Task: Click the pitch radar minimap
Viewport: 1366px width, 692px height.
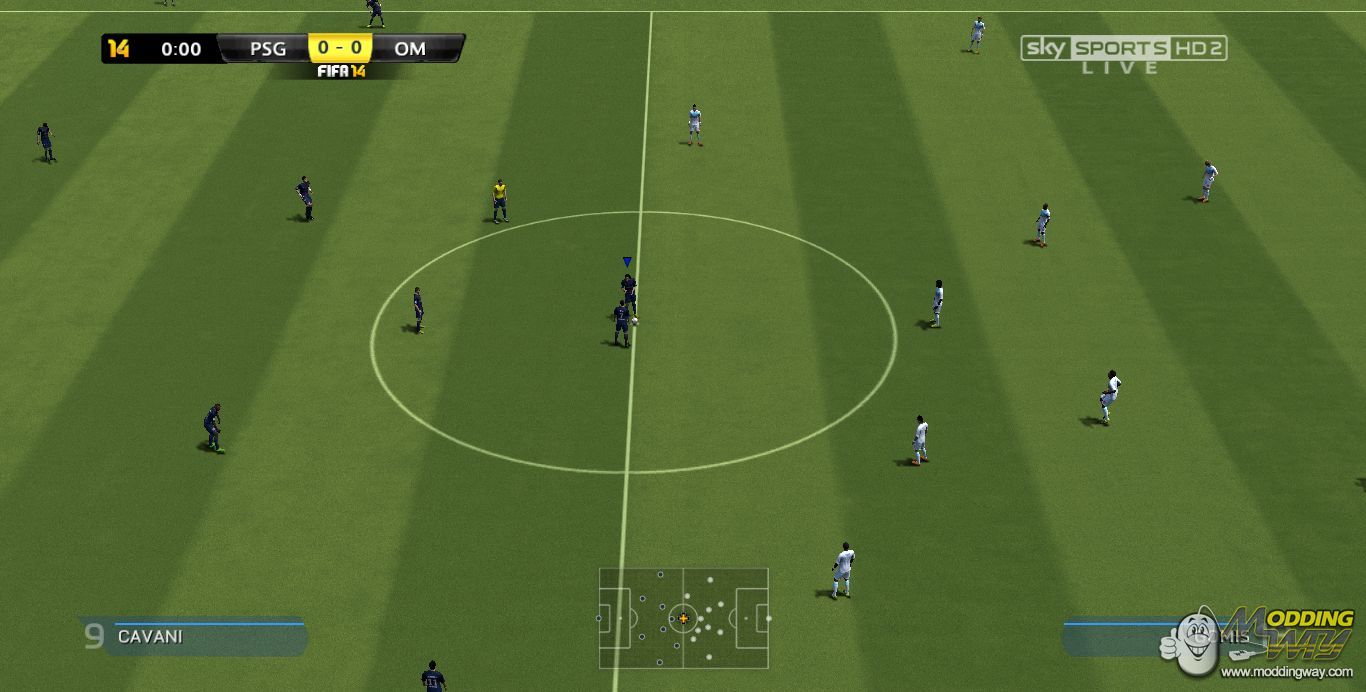Action: point(684,618)
